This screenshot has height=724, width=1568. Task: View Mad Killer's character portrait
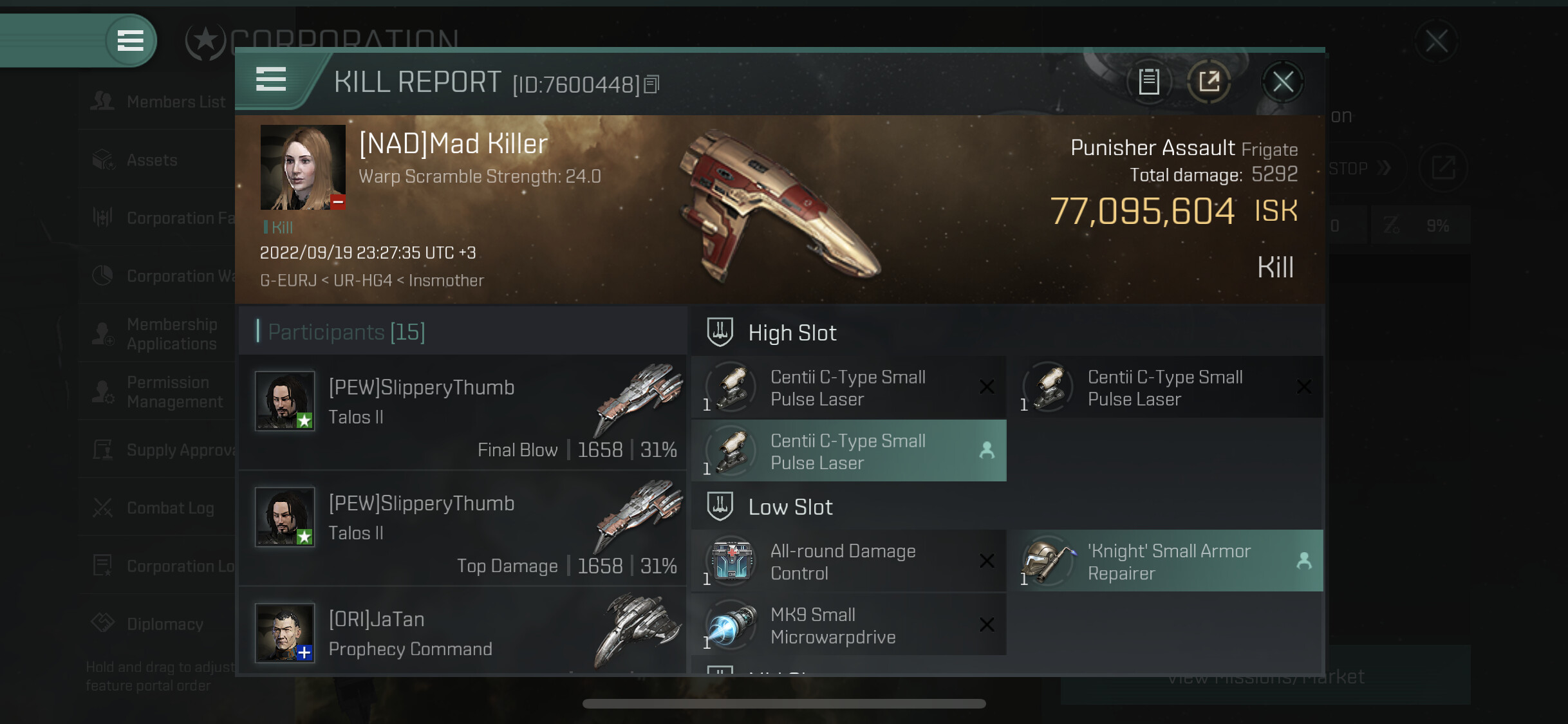click(x=303, y=167)
